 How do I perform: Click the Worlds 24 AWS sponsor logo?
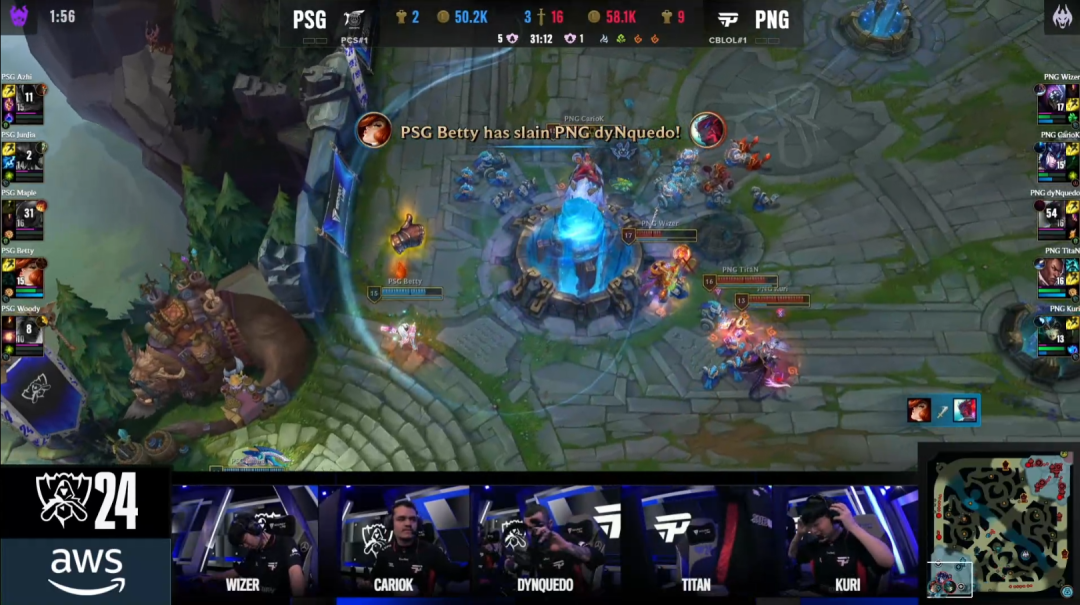pyautogui.click(x=85, y=535)
